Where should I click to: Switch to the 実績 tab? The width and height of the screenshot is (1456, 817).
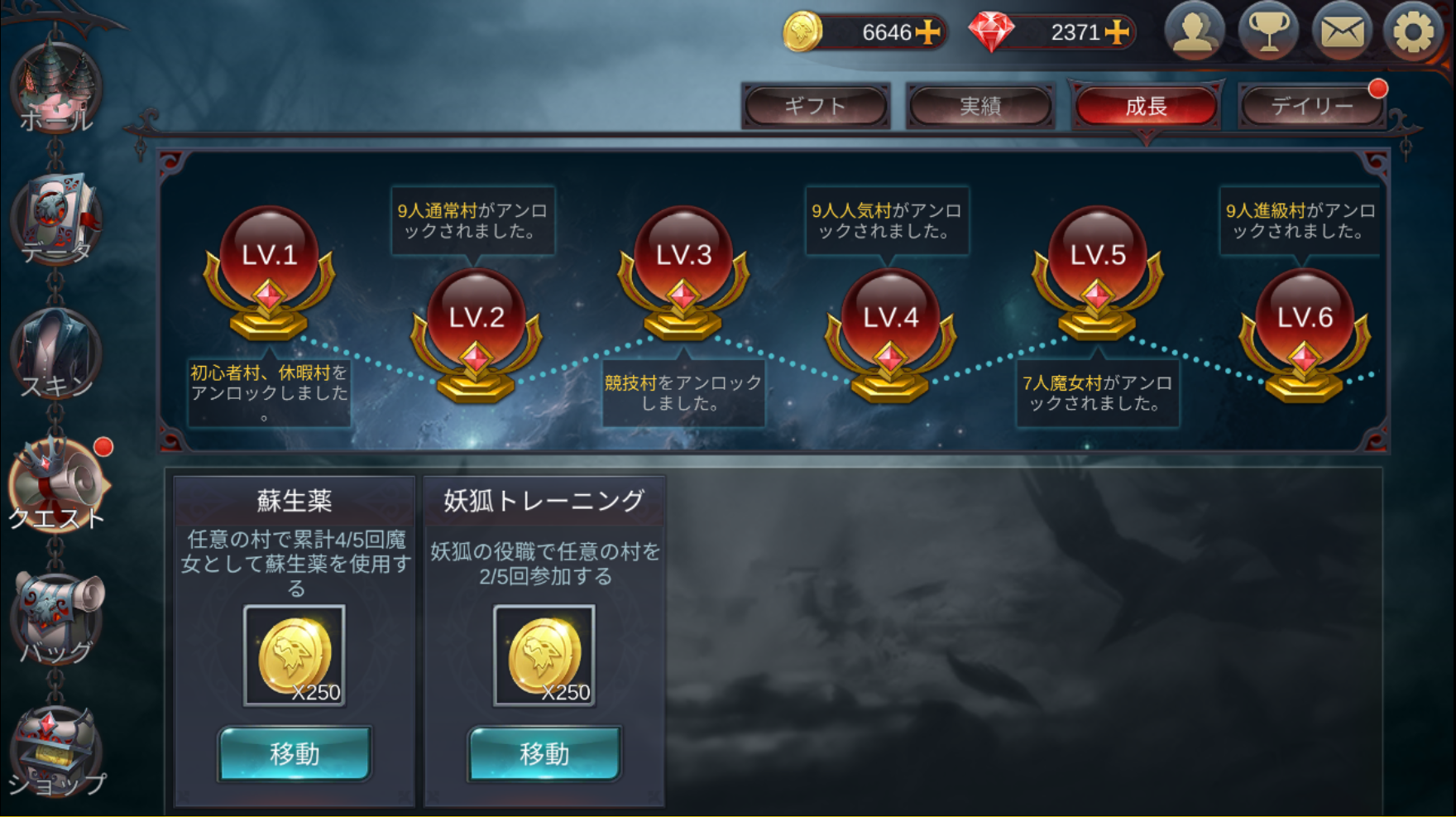(x=980, y=106)
